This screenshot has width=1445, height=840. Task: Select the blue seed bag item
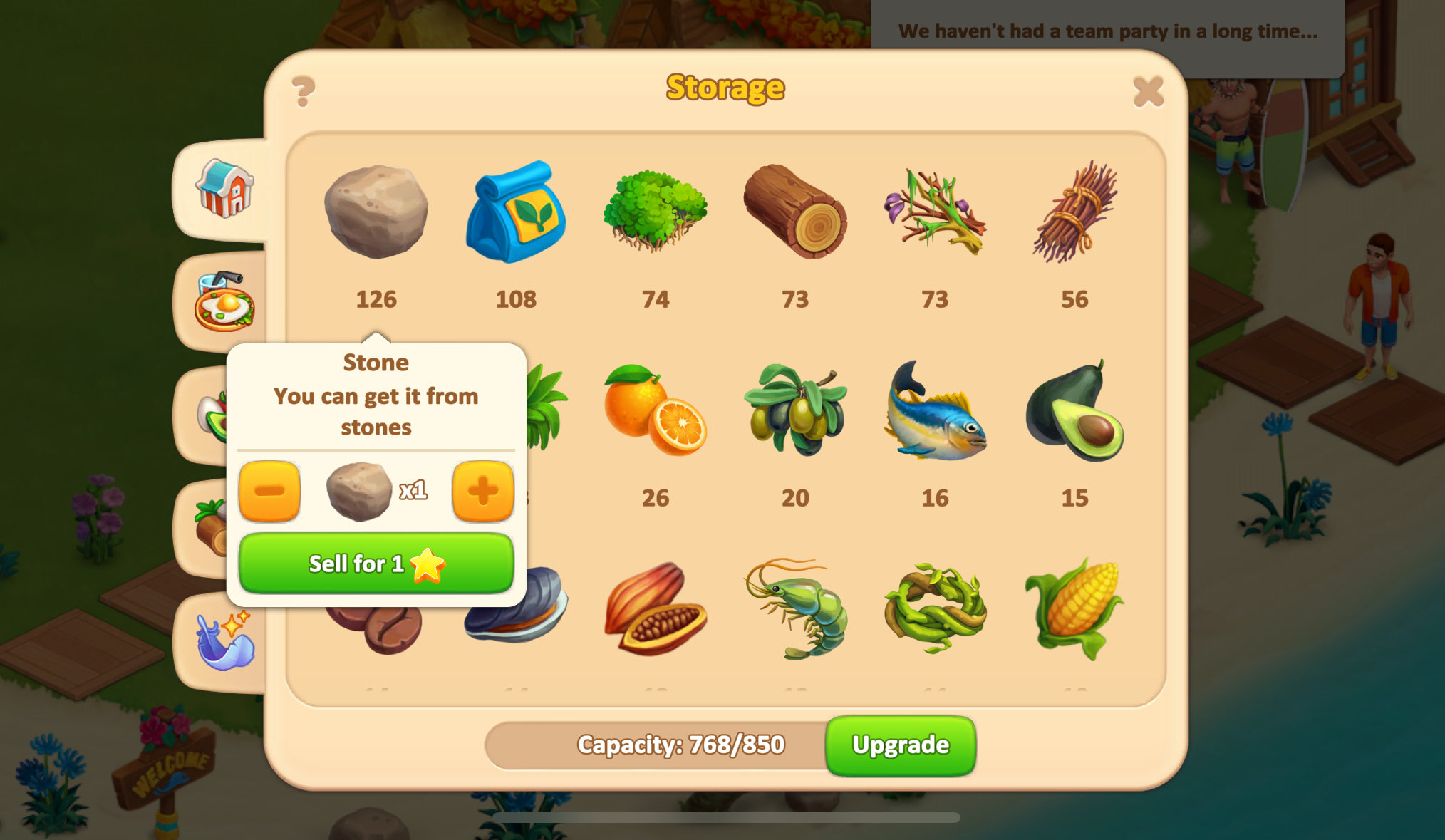pos(516,212)
